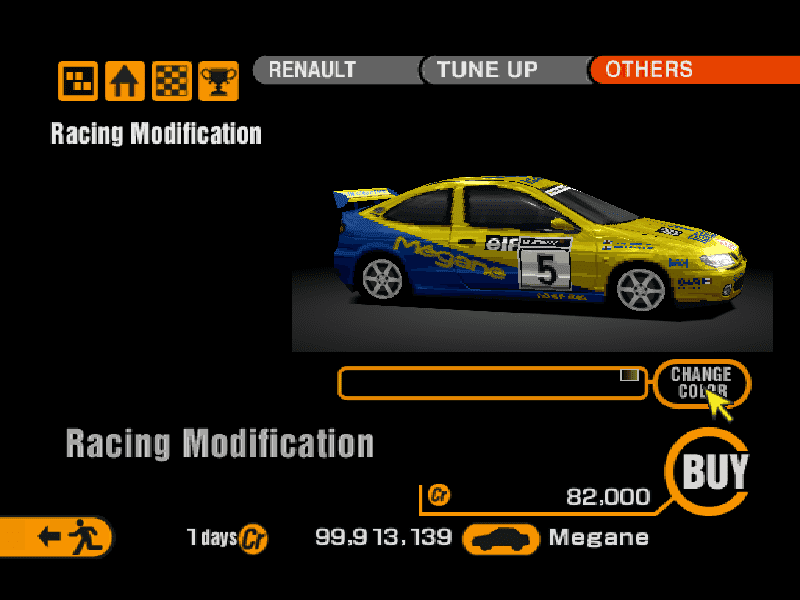Open the Tune Up tab
This screenshot has height=600, width=800.
pos(503,70)
